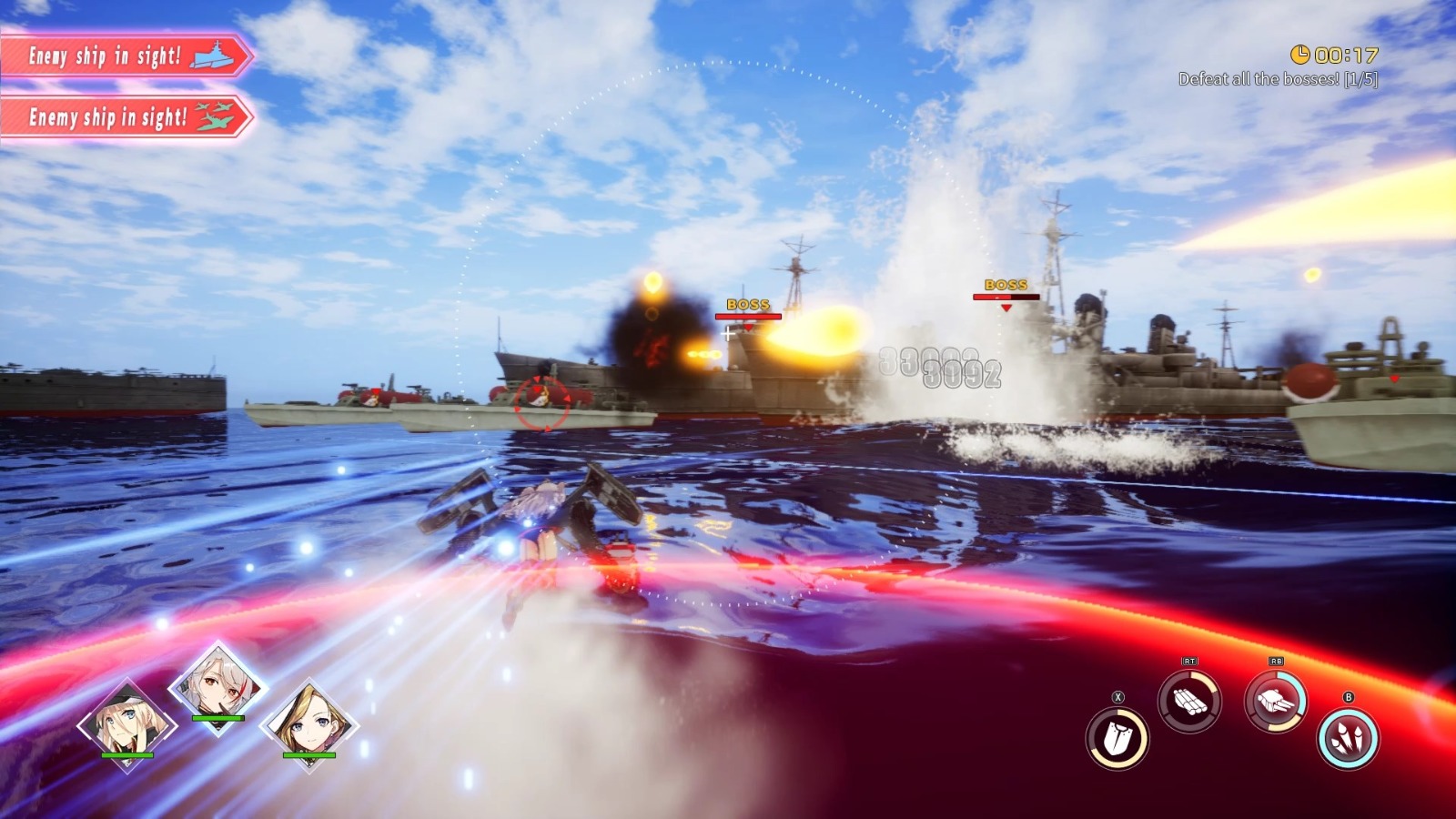Click the Defeat all the bosses objective text
Screen dimensions: 1456x819
pos(1278,79)
